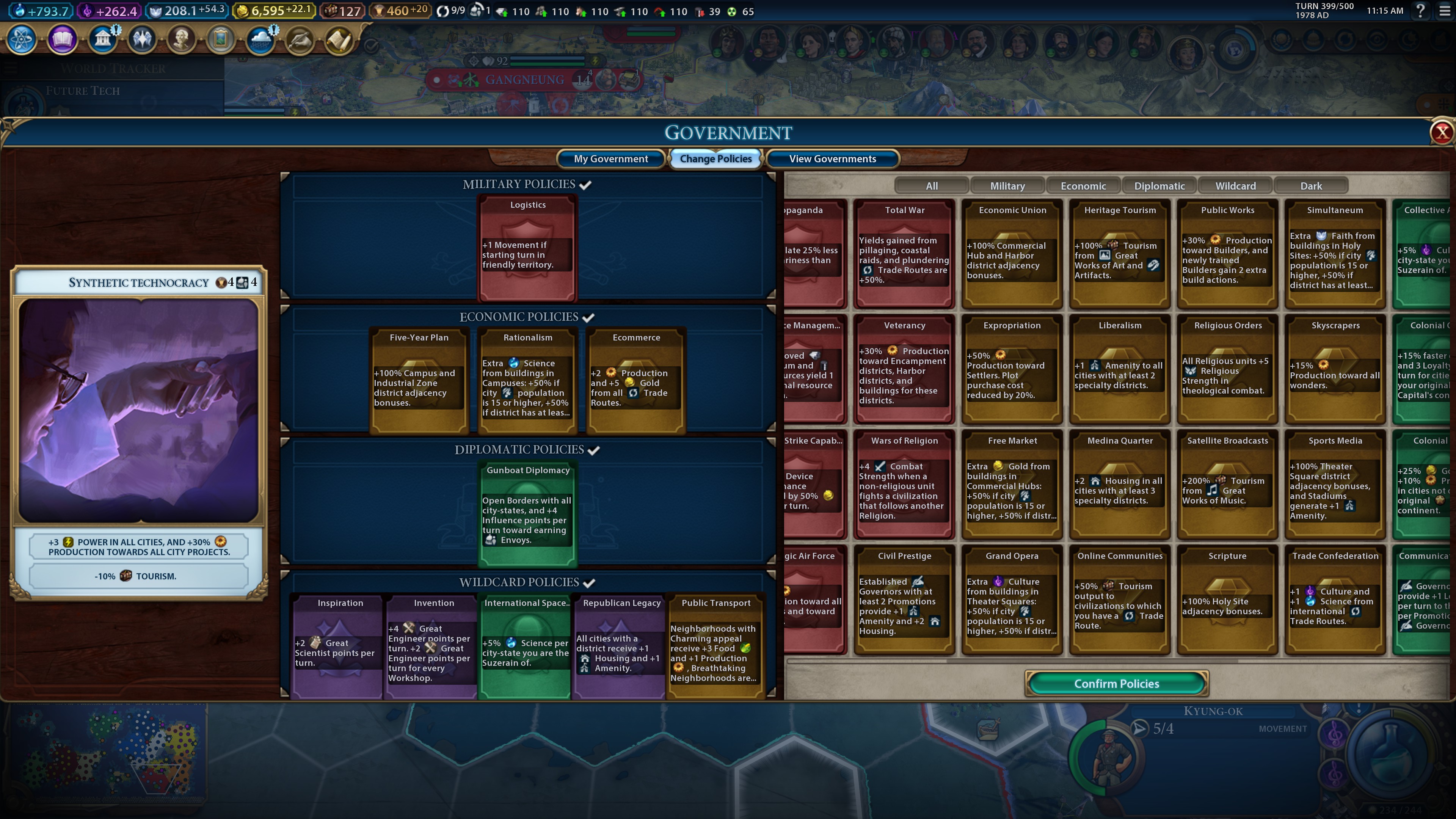View the Great Works screen

coord(220,39)
